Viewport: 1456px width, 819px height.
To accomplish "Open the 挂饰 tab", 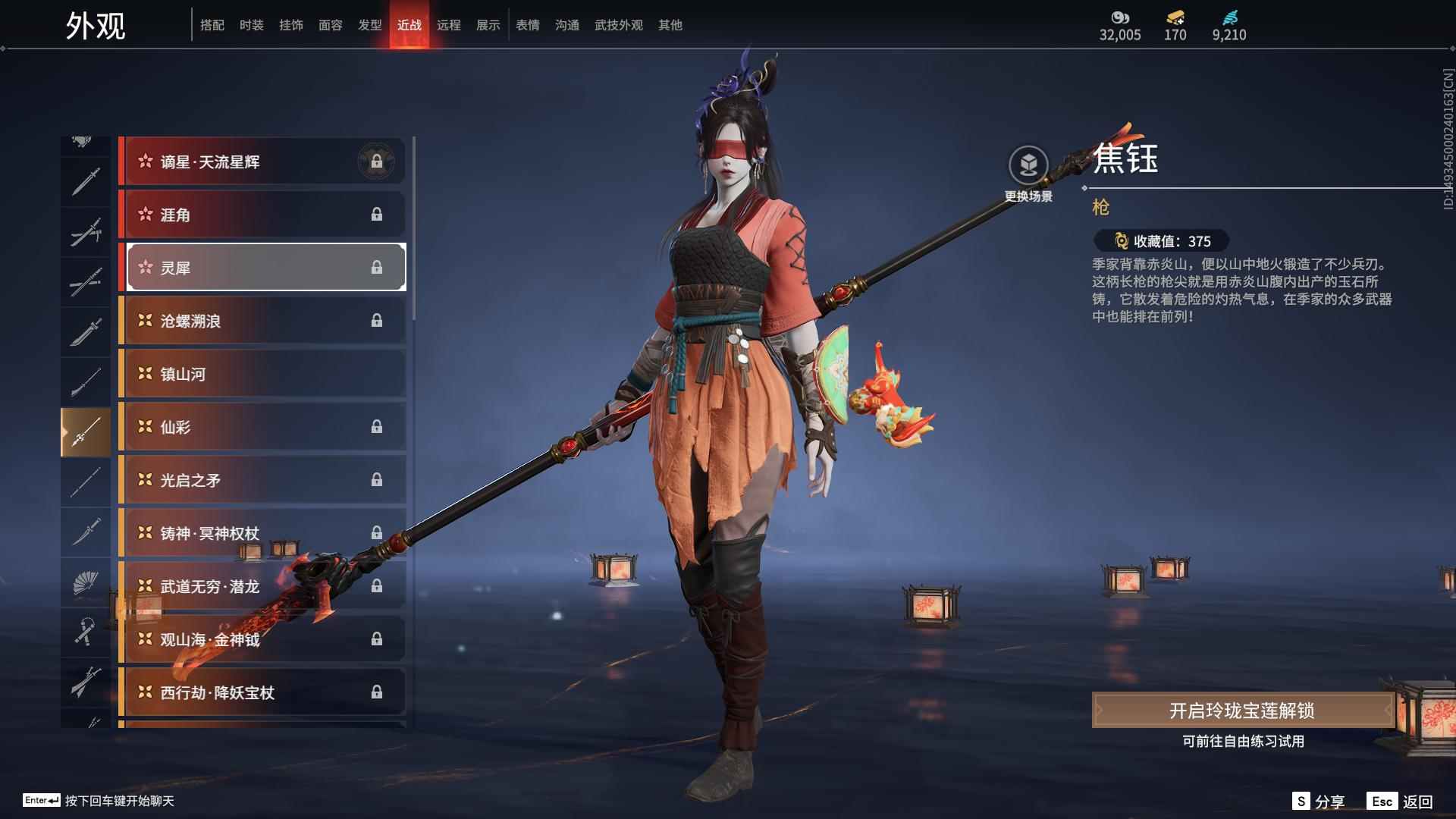I will point(290,25).
